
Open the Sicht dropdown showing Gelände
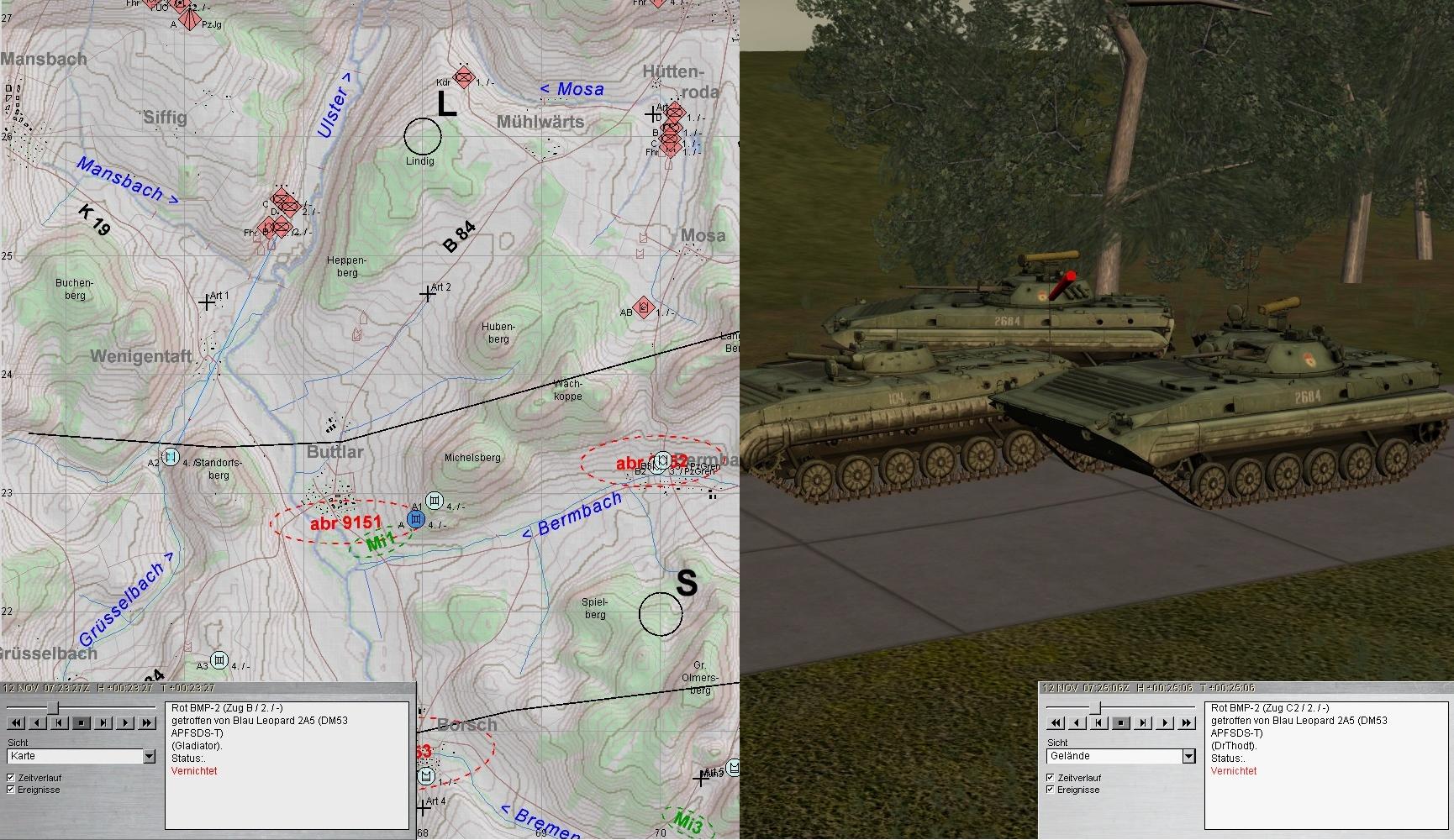pyautogui.click(x=1188, y=757)
